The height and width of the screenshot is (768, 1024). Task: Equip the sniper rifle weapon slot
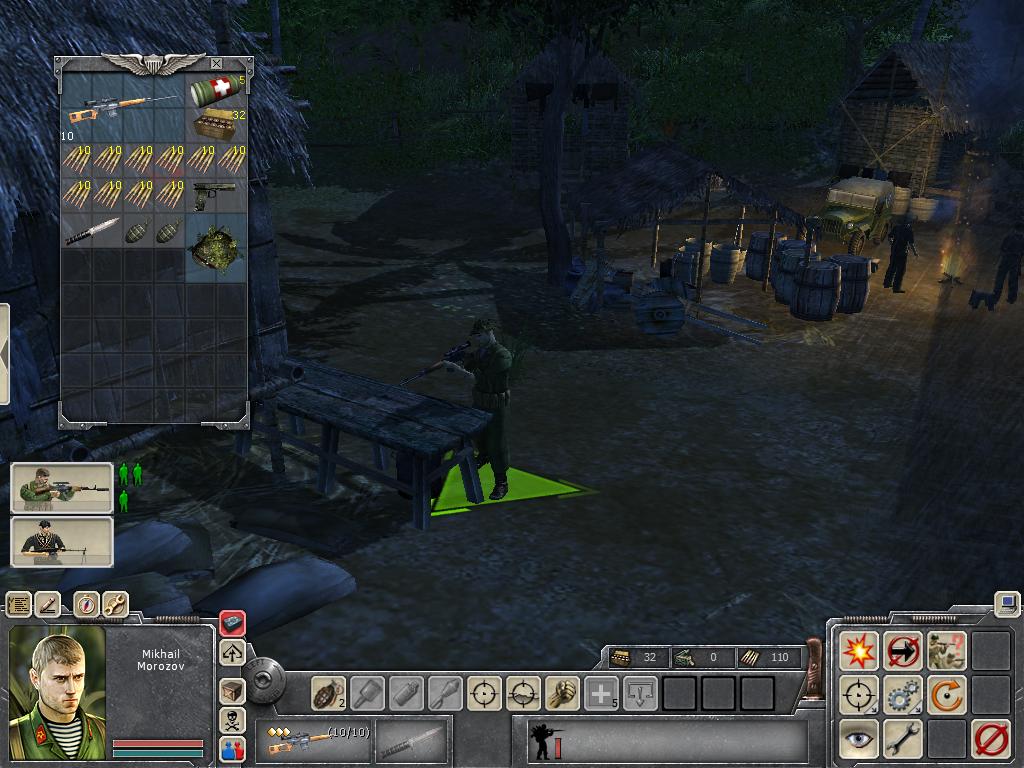pos(312,741)
